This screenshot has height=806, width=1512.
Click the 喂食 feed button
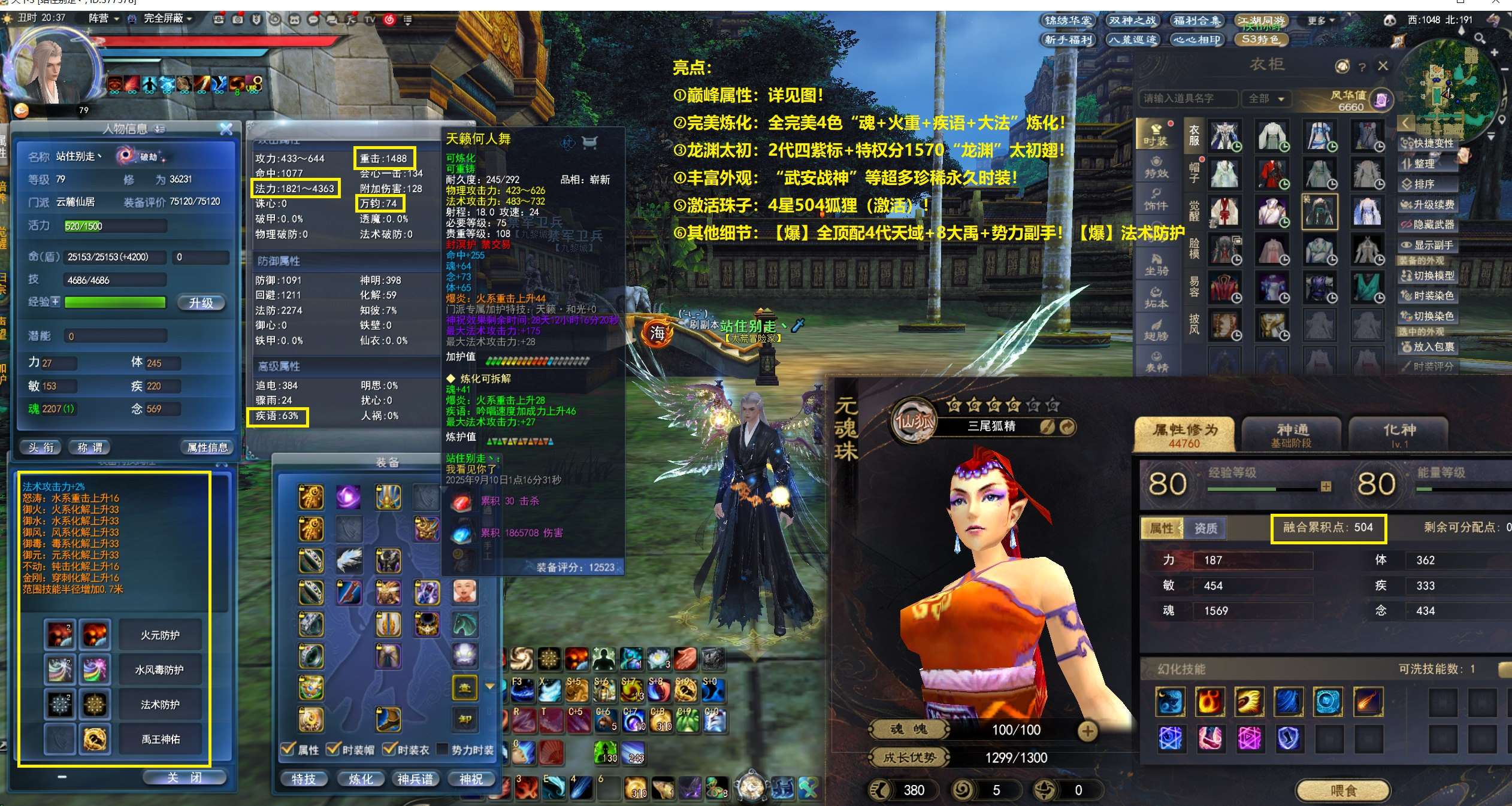click(x=1342, y=790)
